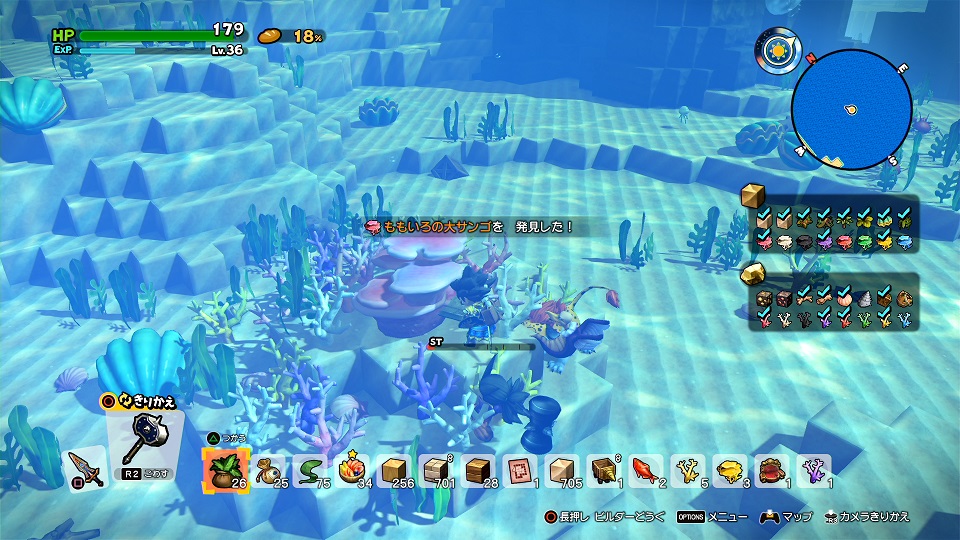Click the gold nugget checklist header icon
The image size is (960, 540).
pyautogui.click(x=754, y=274)
